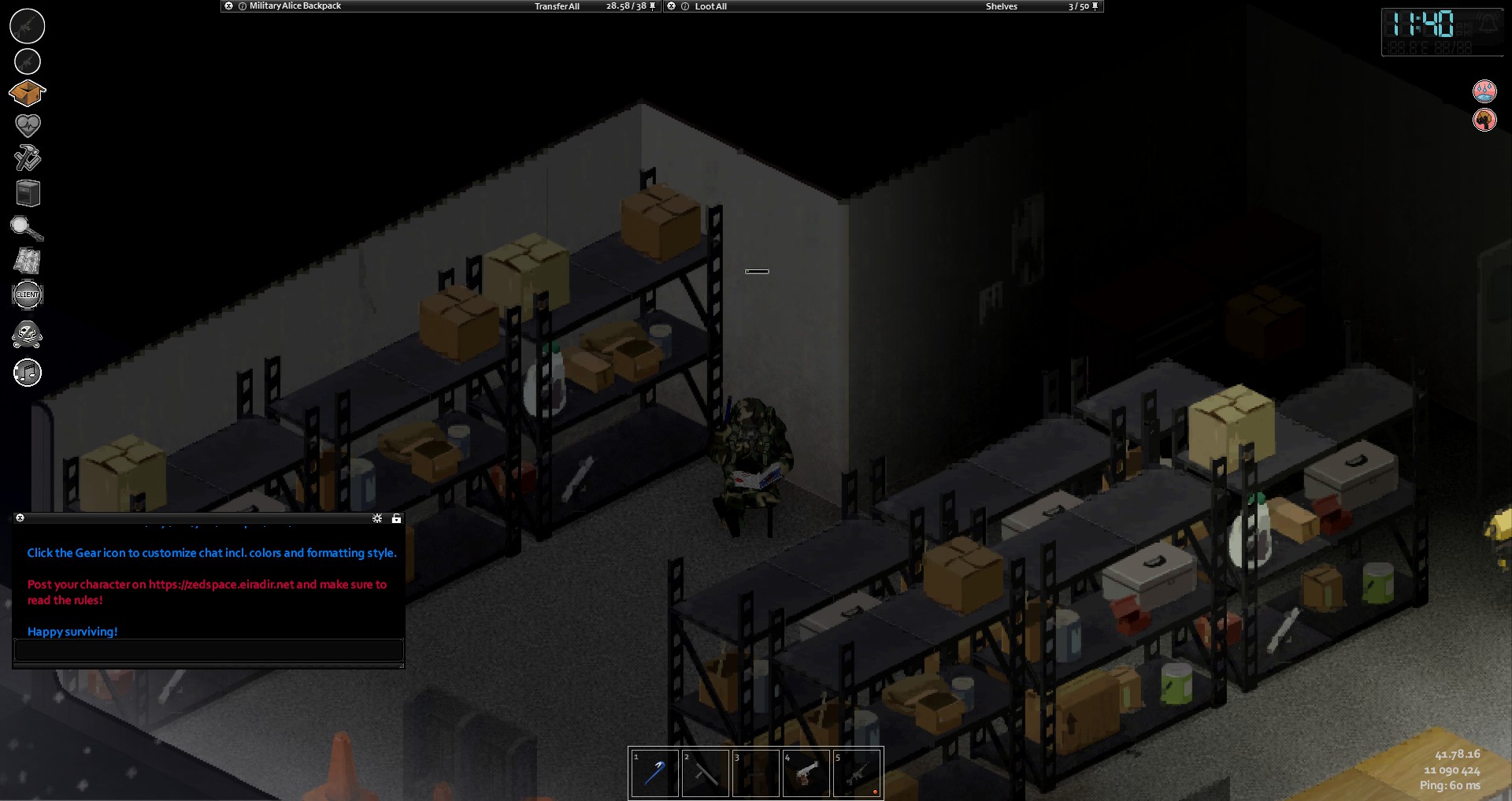Select the nightstick in hotbar slot 2
1512x801 pixels.
(705, 773)
